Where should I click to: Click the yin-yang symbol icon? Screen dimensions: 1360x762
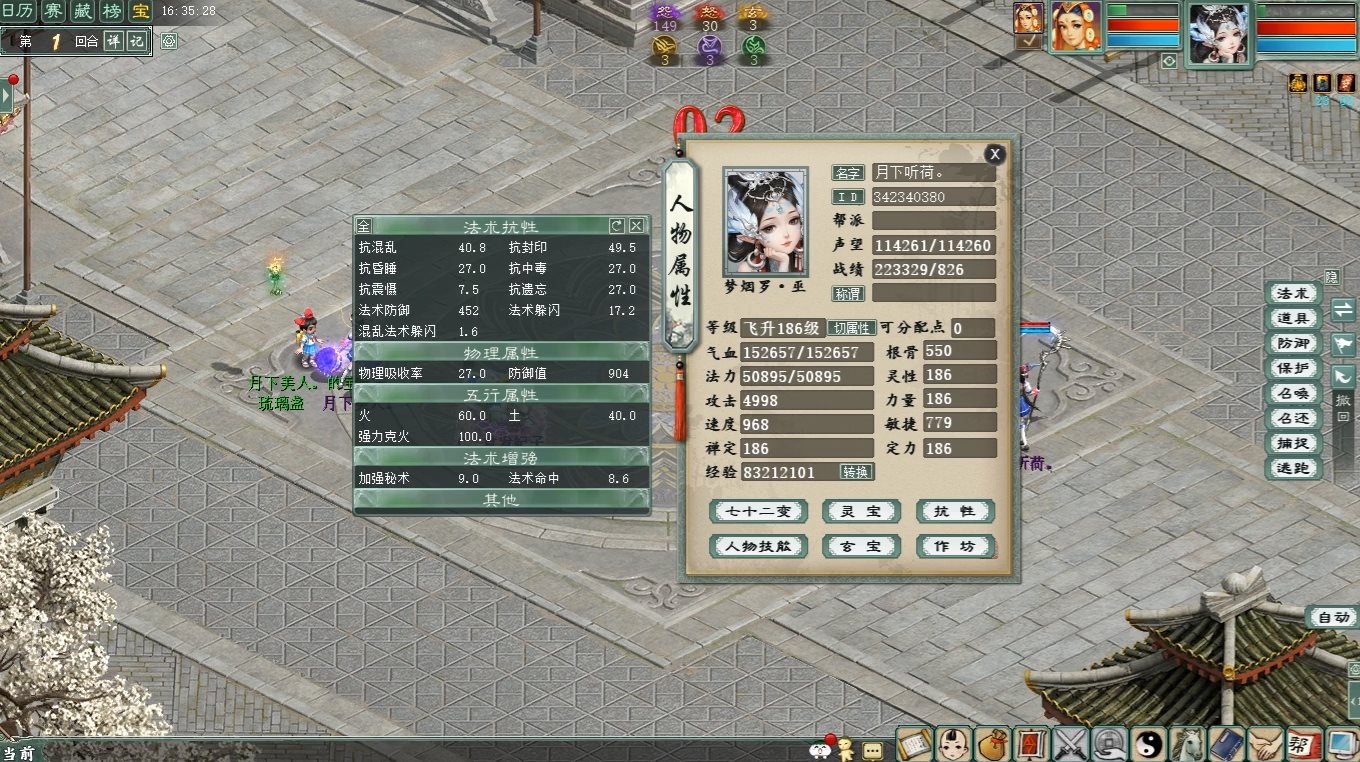[x=1147, y=744]
